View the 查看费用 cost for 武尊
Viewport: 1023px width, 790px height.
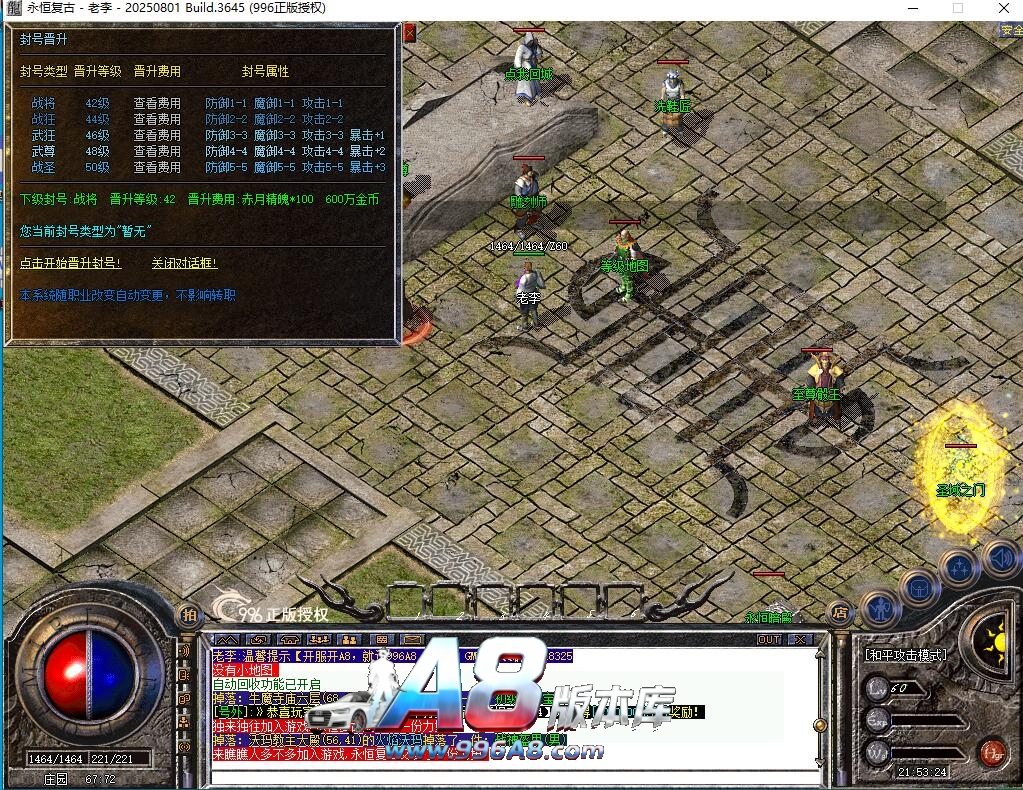(157, 151)
